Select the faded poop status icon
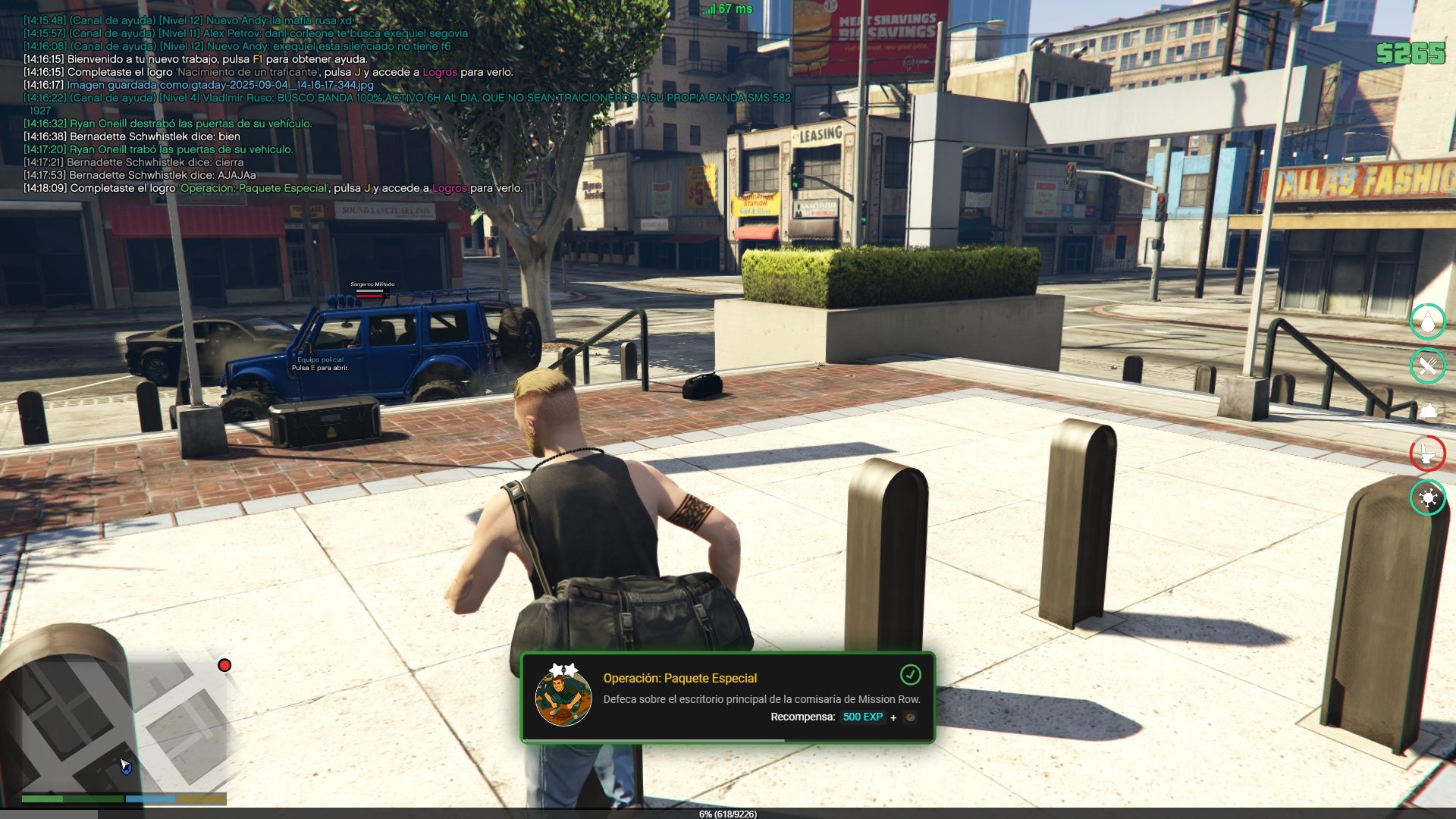The height and width of the screenshot is (819, 1456). tap(1427, 410)
